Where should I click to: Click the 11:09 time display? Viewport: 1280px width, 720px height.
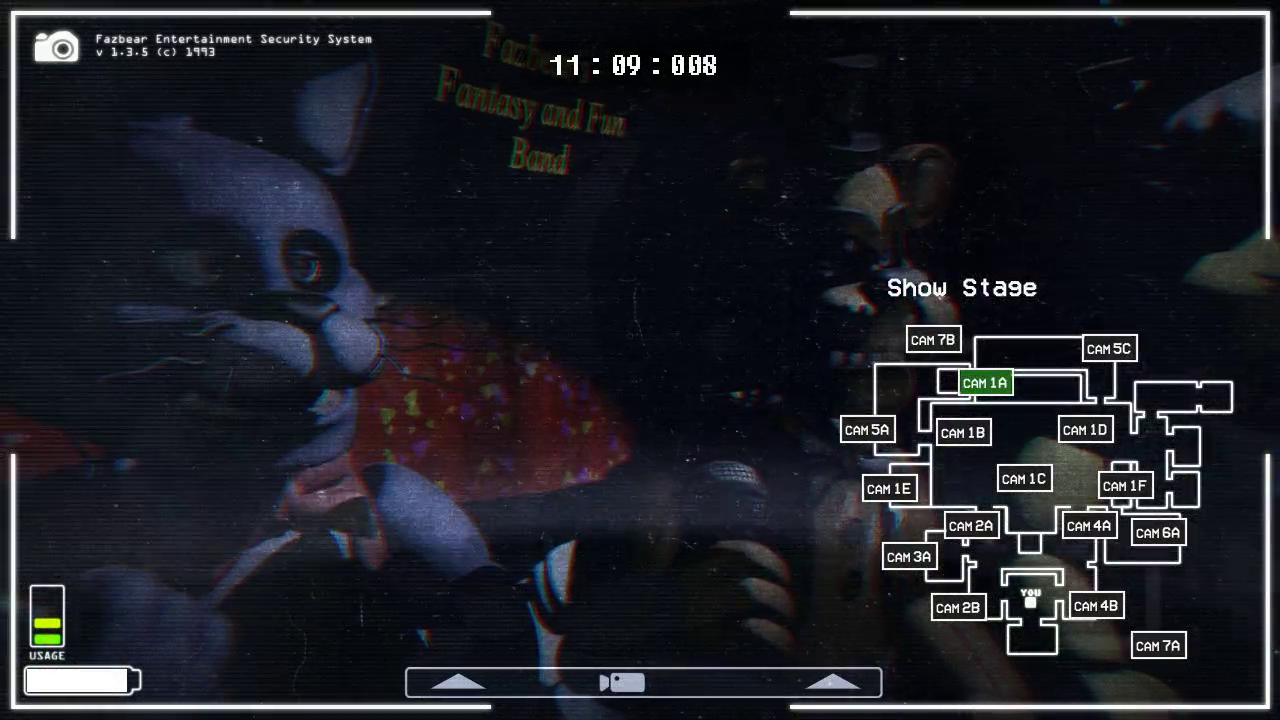(x=632, y=65)
